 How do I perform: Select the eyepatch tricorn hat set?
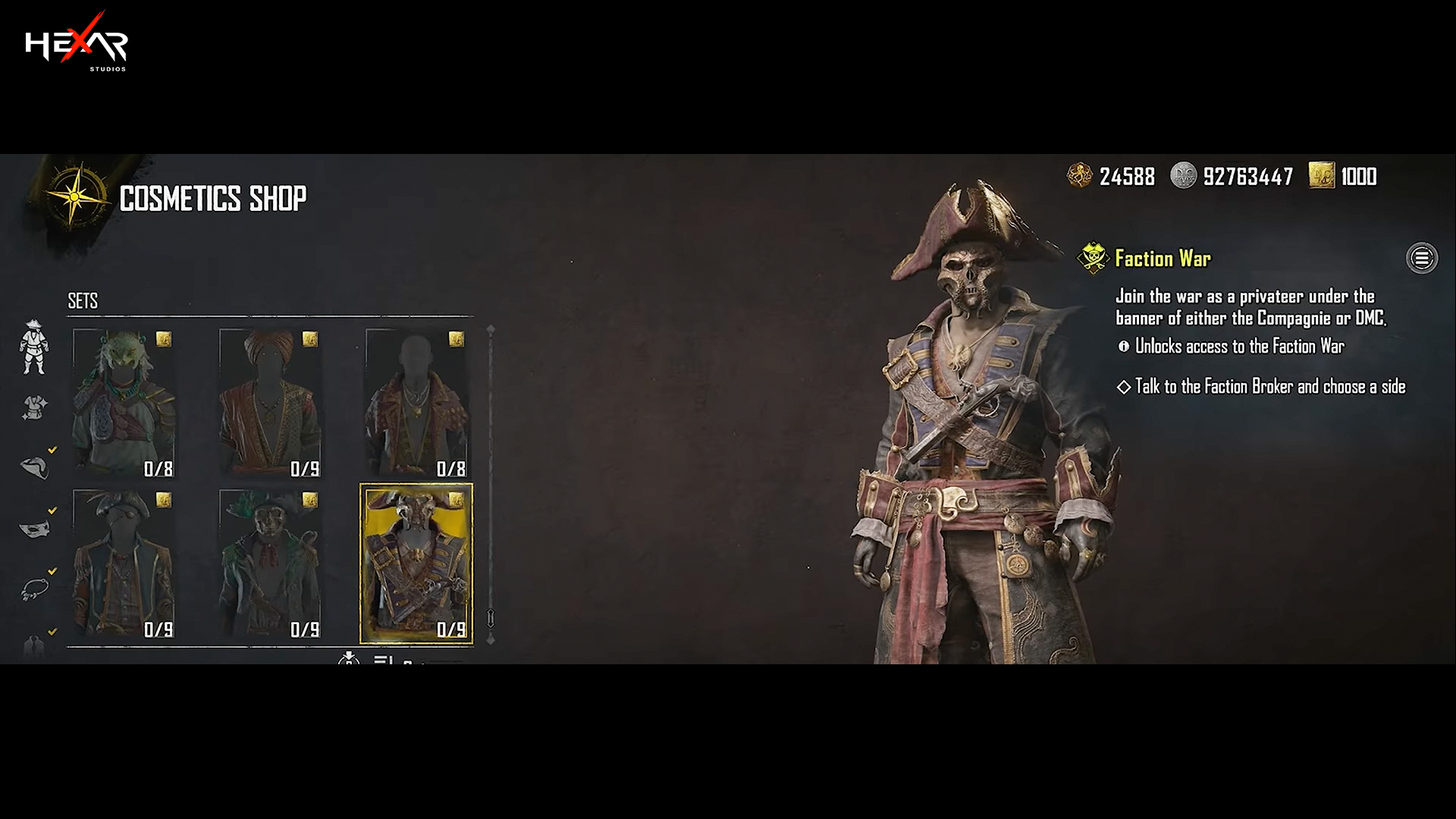pos(124,564)
